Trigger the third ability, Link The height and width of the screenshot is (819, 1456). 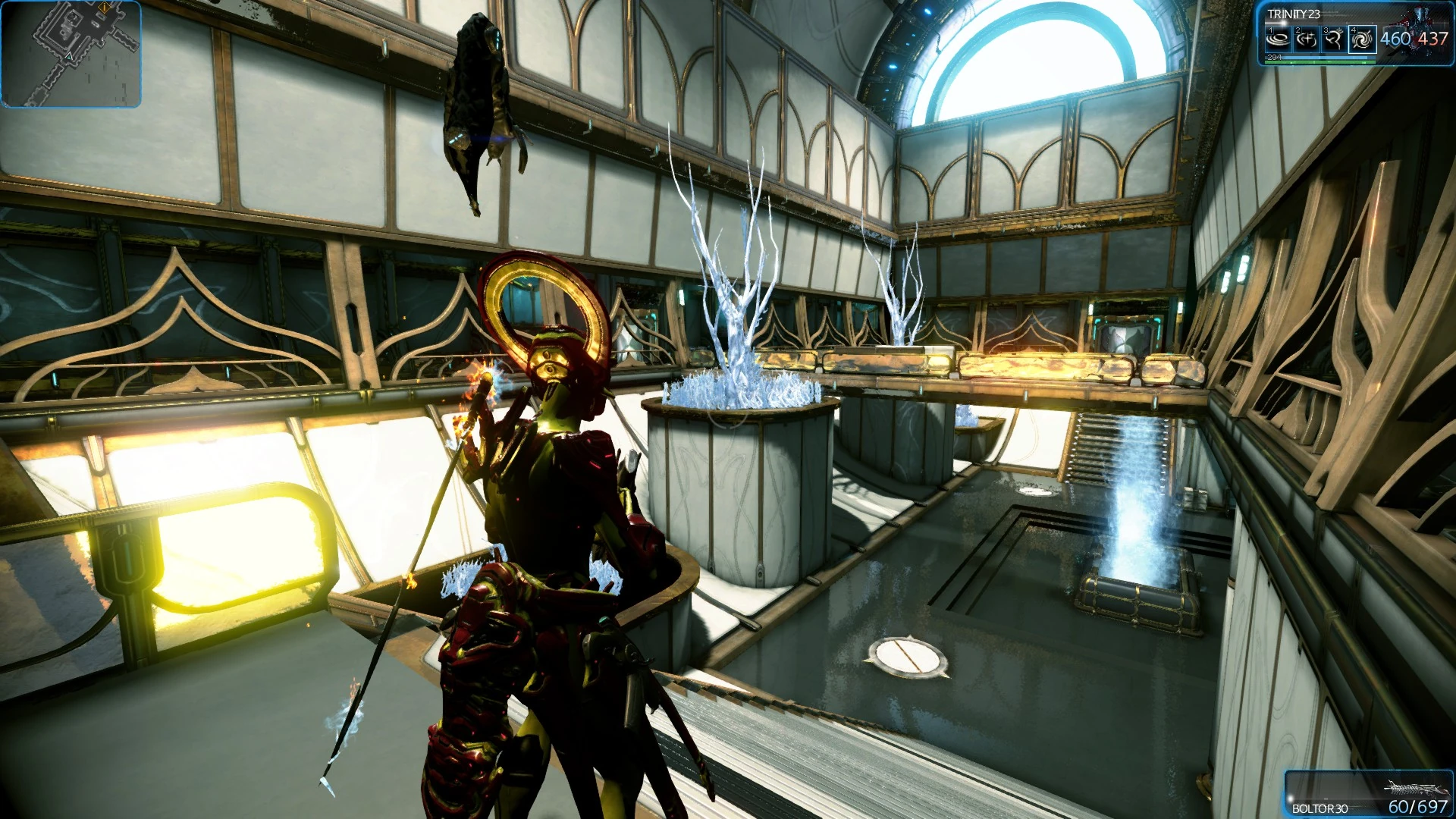pos(1333,39)
